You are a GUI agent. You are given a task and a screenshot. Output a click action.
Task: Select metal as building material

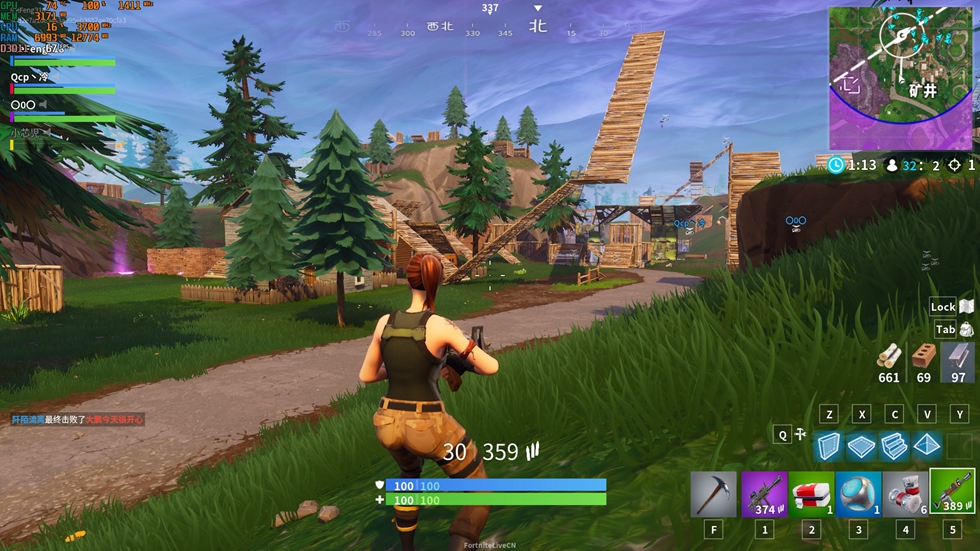pyautogui.click(x=957, y=356)
